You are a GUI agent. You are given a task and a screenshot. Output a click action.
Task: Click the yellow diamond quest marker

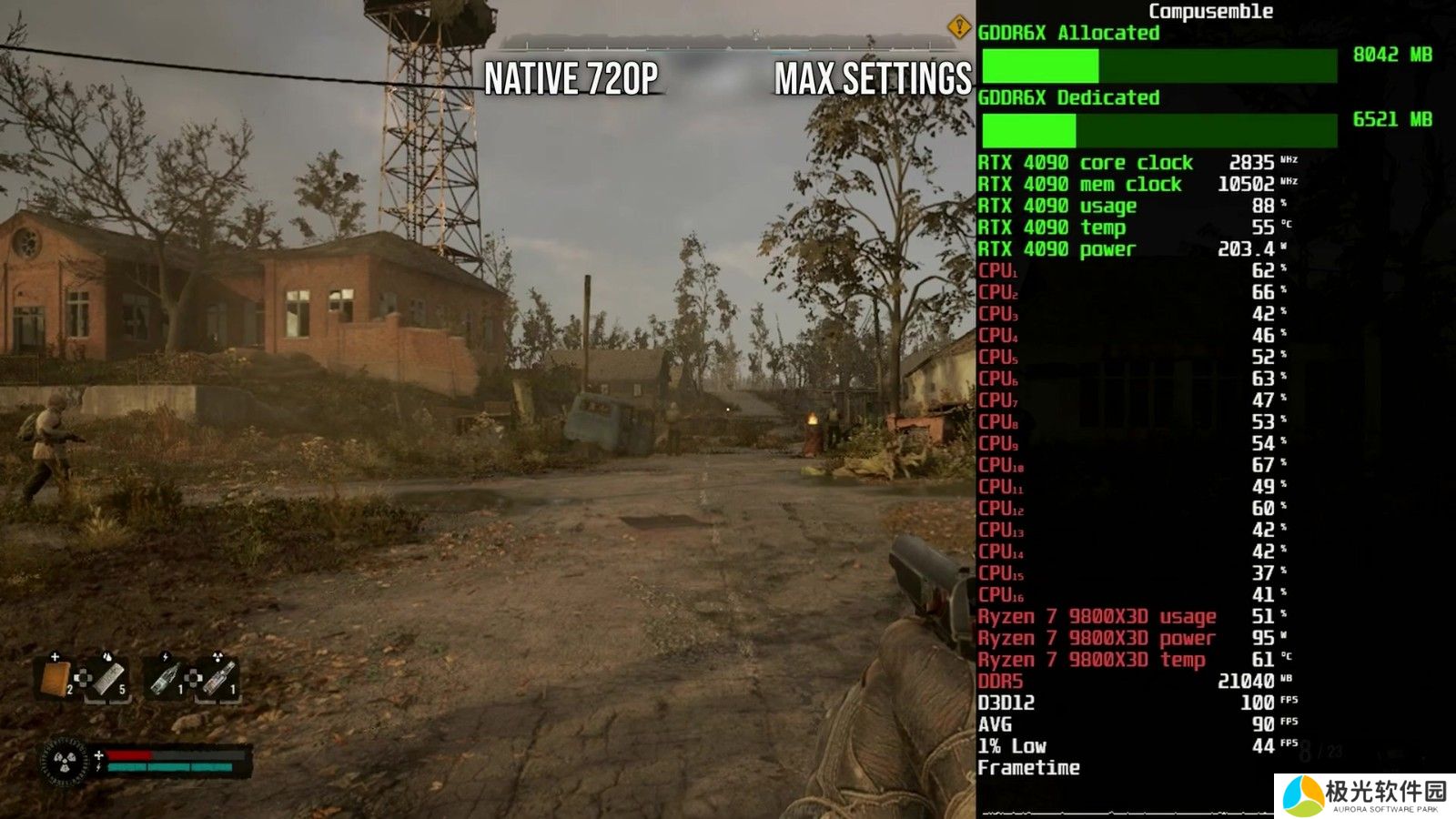click(958, 27)
